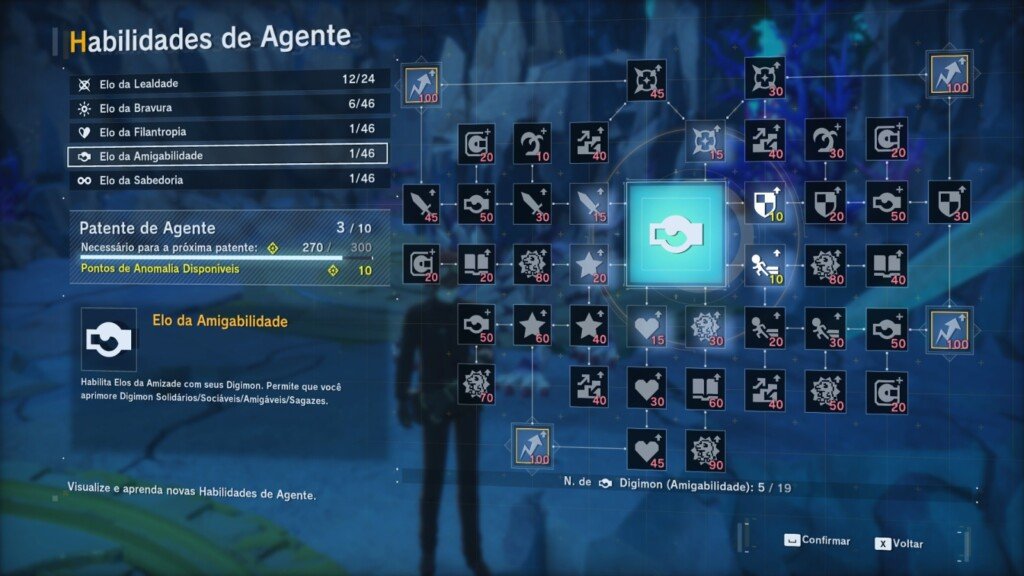
Task: Select the star skill node costing 60
Action: [532, 326]
